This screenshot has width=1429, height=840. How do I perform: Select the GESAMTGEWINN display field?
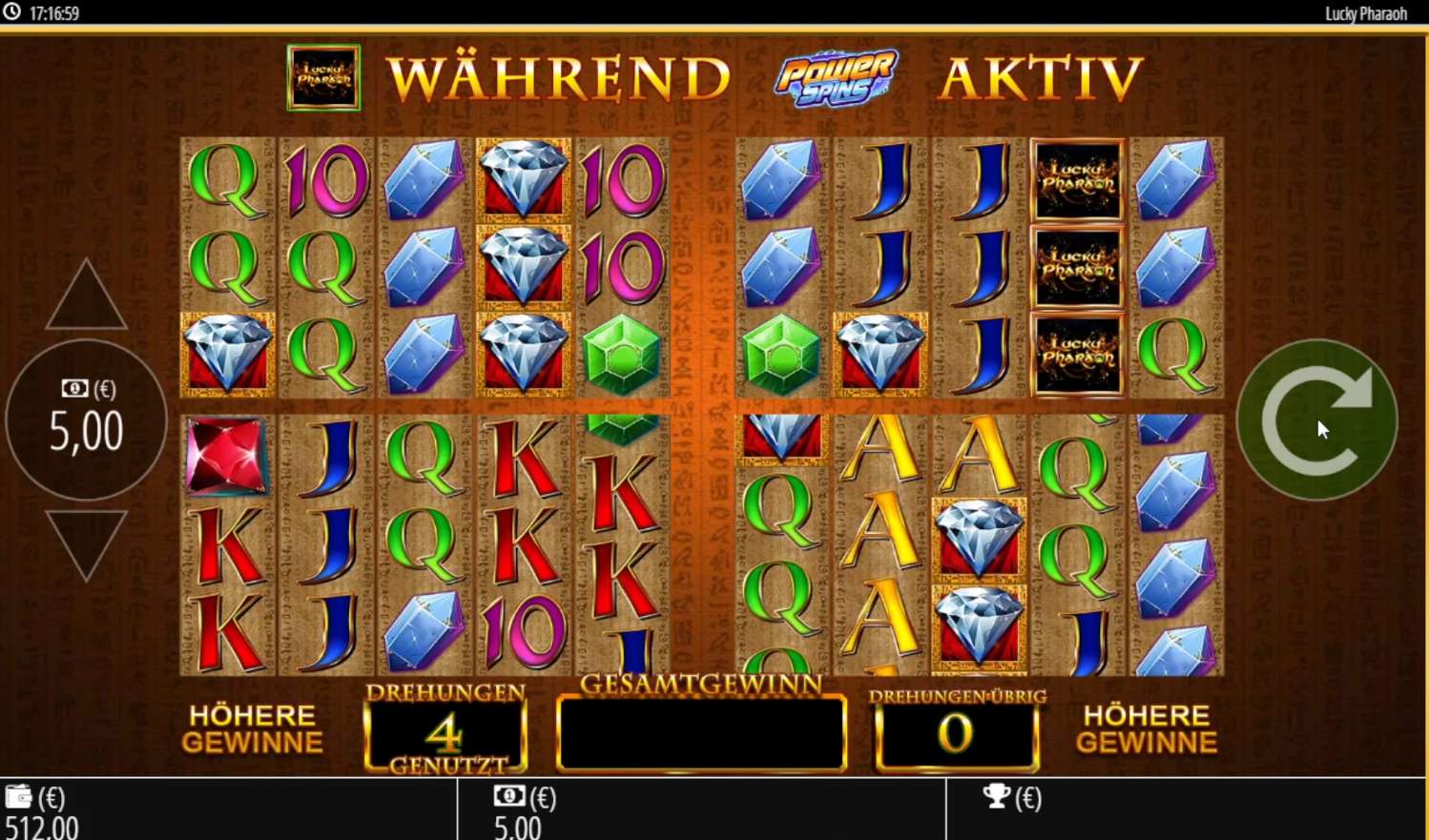[702, 732]
